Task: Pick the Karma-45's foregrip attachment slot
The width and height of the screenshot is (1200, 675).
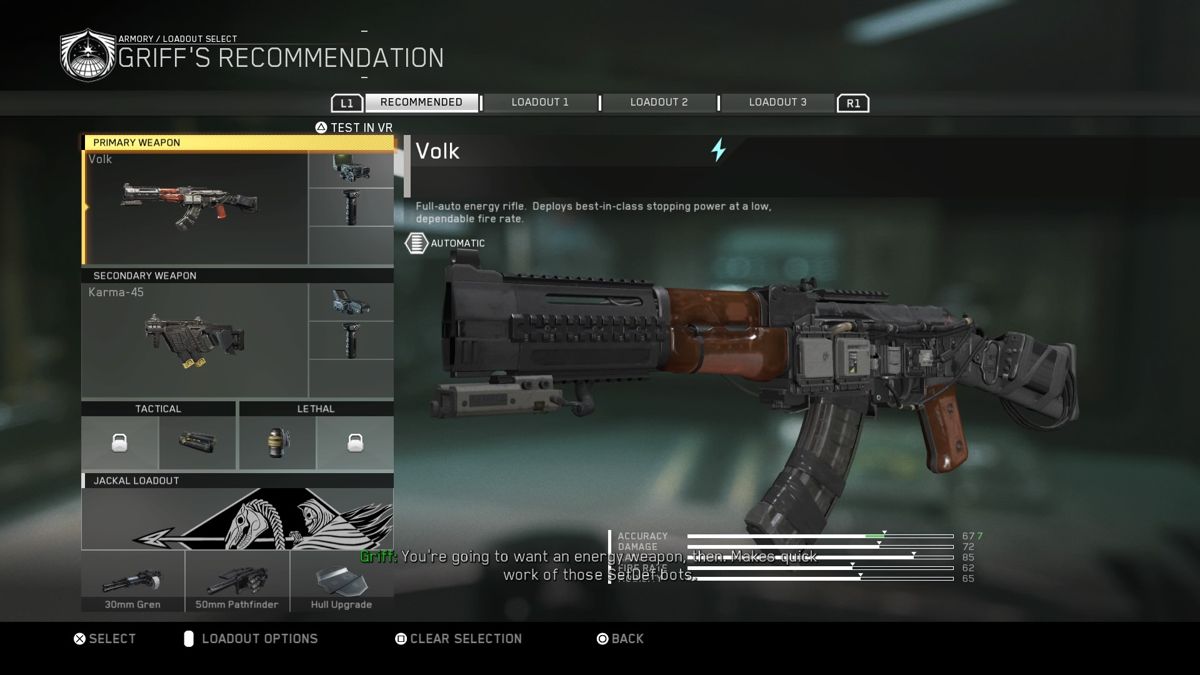Action: tap(351, 340)
